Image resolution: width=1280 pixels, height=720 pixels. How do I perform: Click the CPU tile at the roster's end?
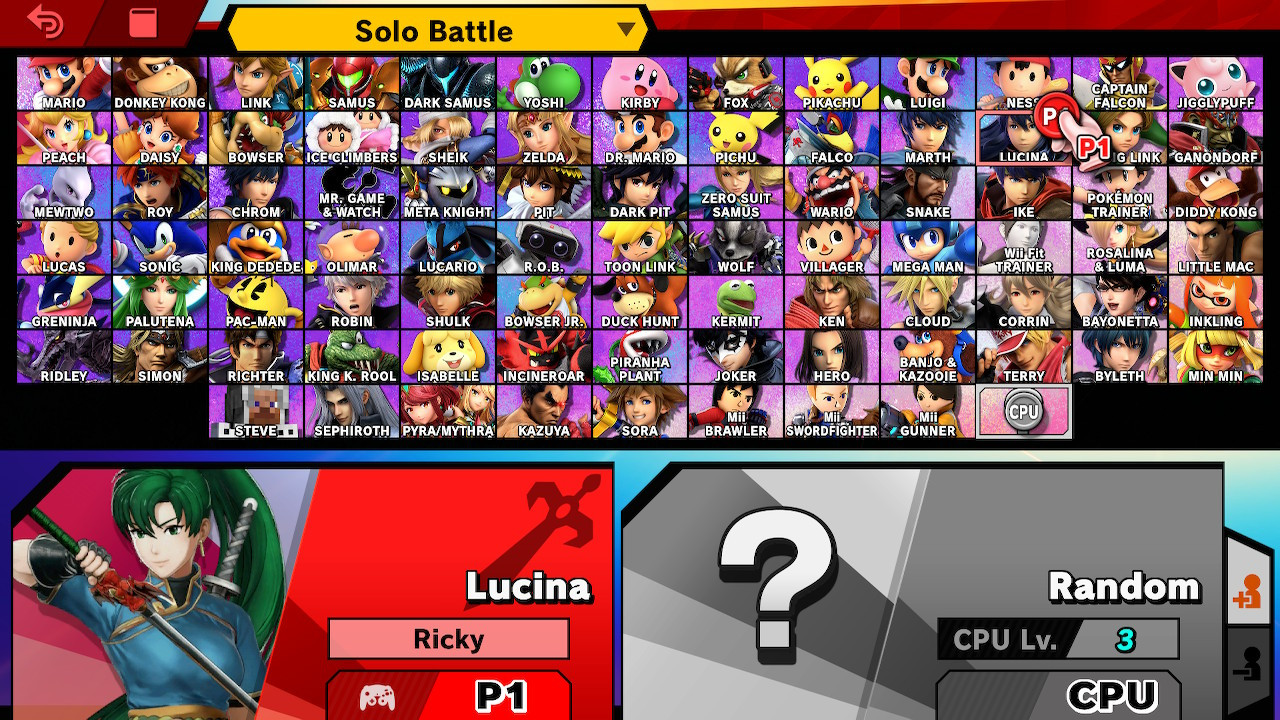[1023, 410]
